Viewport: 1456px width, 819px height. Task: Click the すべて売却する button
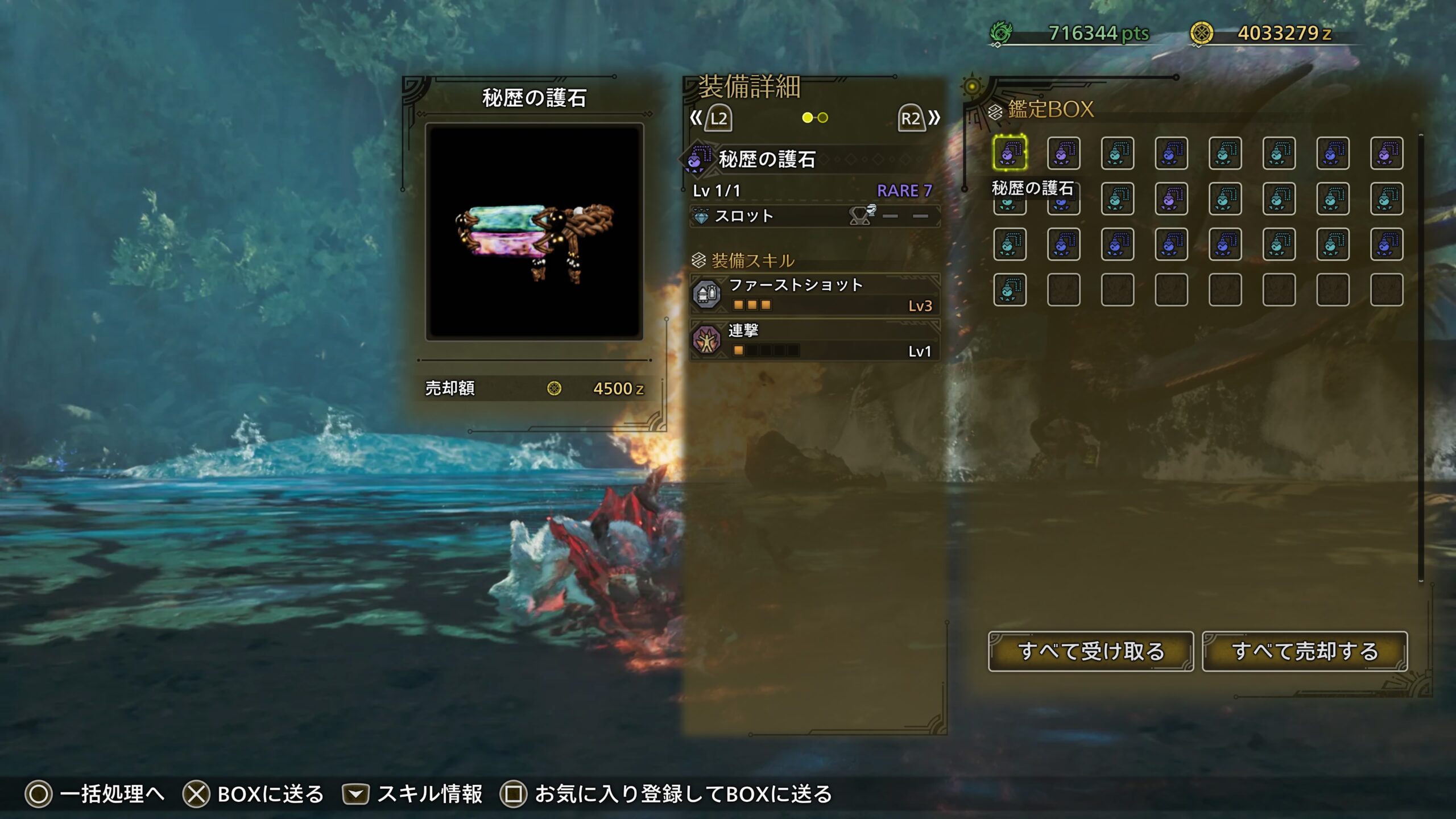[1305, 651]
